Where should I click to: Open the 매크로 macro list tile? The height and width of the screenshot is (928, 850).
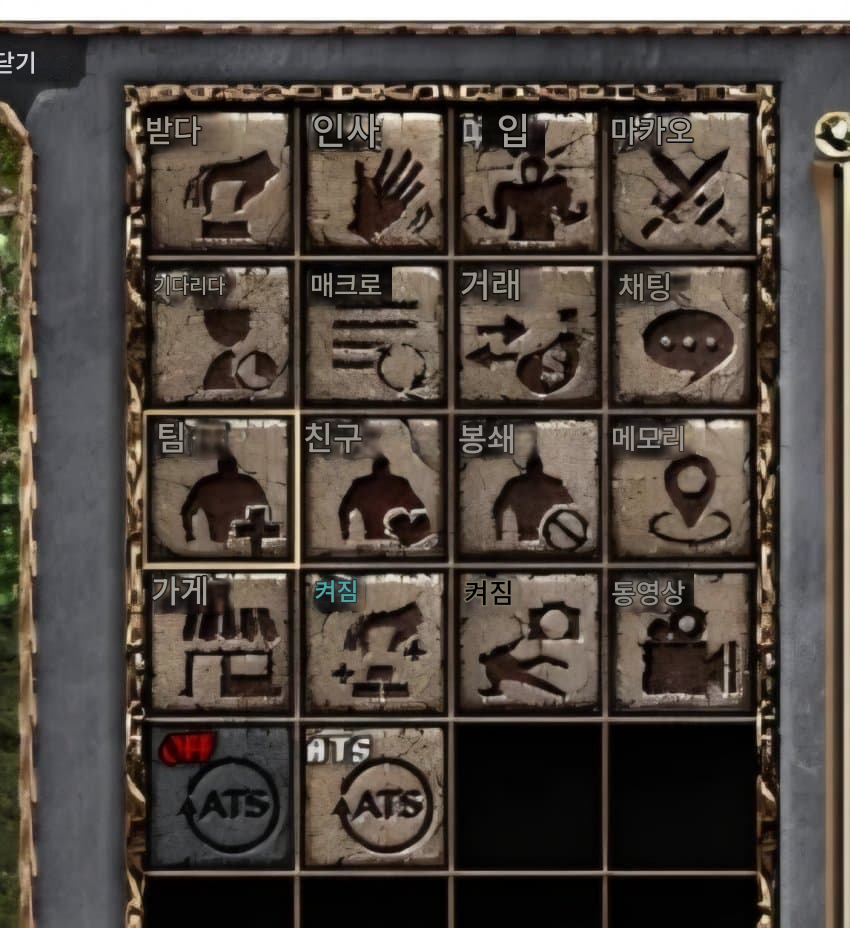(375, 334)
